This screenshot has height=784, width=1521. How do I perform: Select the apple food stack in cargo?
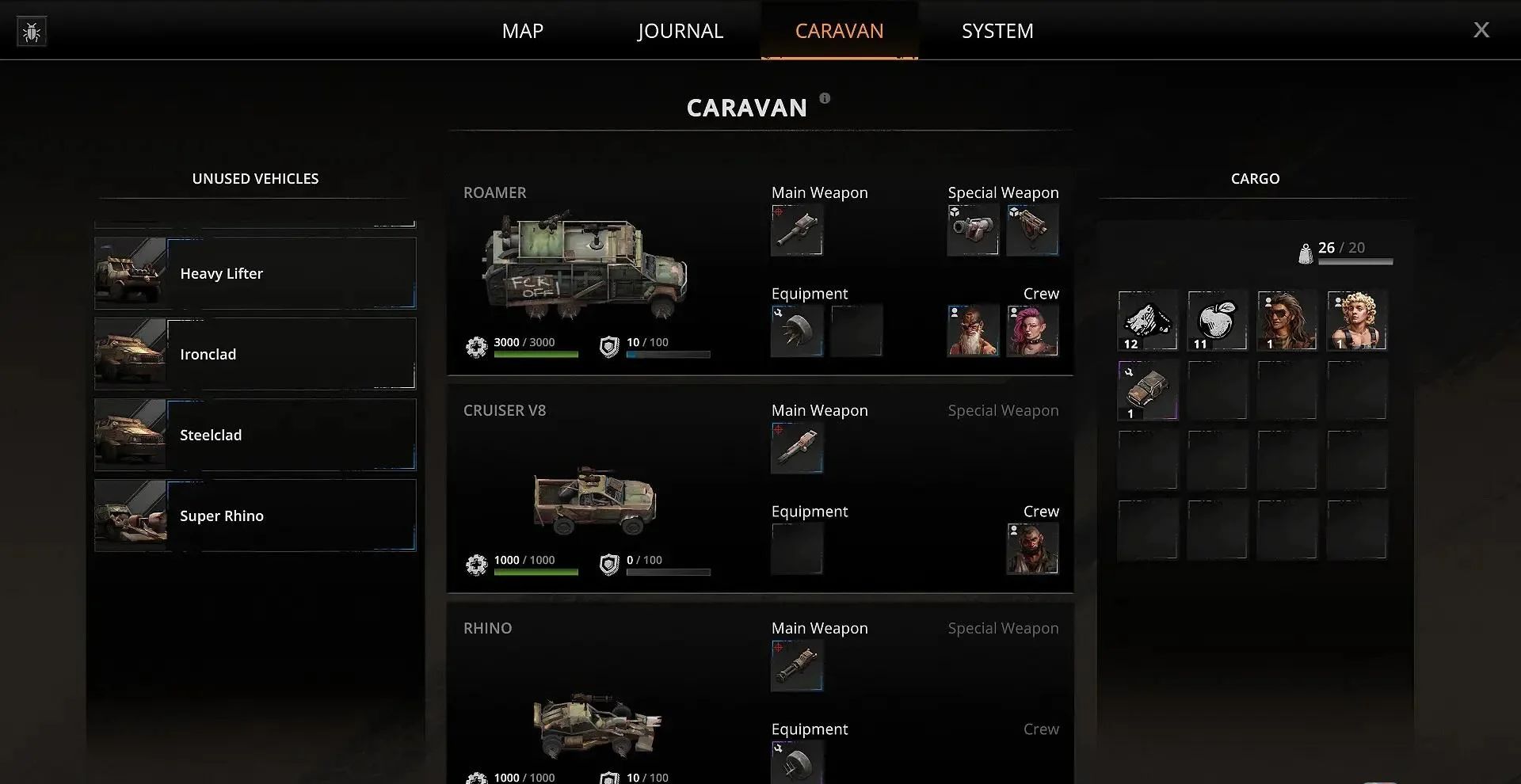[1217, 321]
